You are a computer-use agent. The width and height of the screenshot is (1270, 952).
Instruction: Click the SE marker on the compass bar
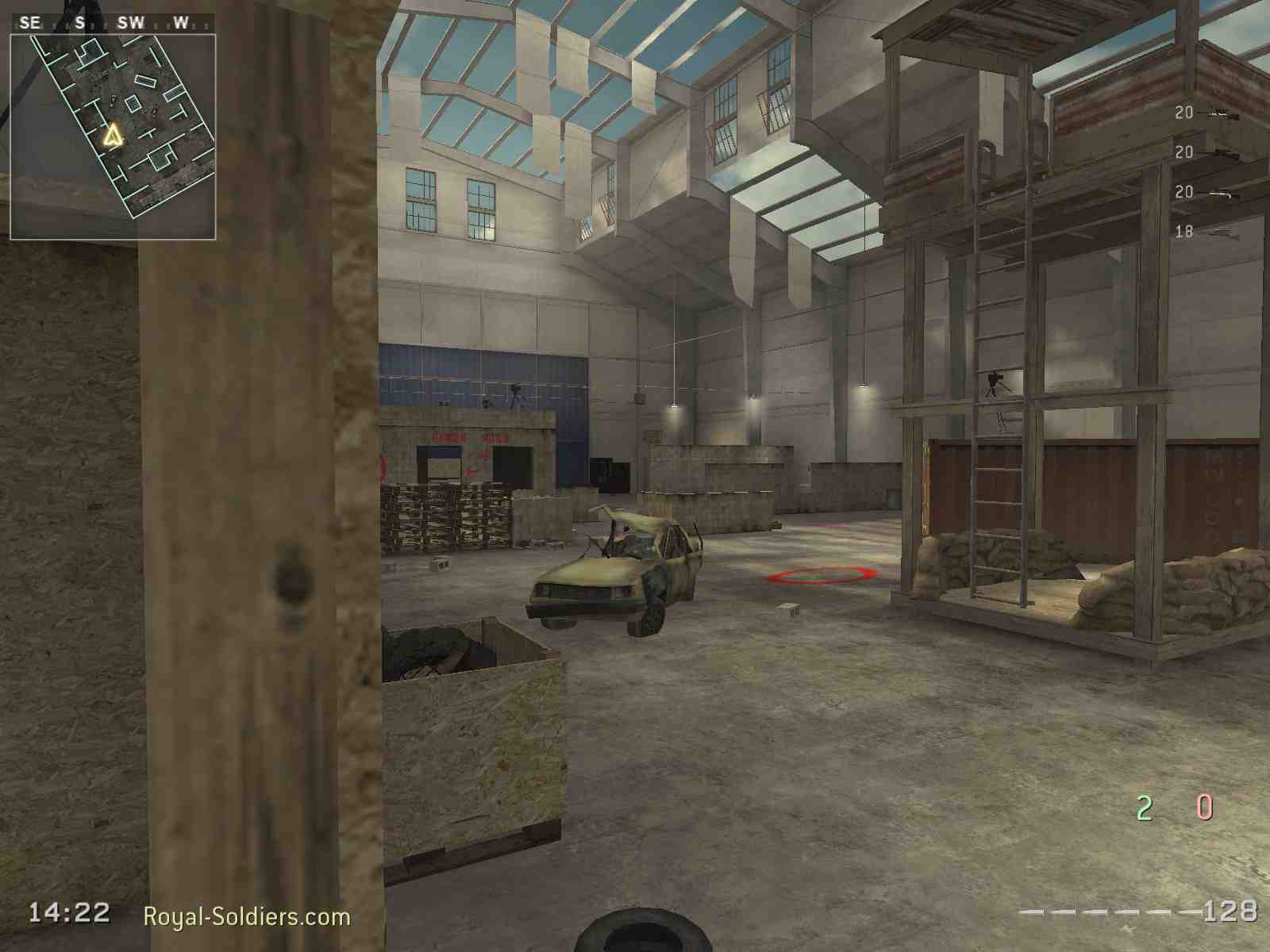click(31, 22)
